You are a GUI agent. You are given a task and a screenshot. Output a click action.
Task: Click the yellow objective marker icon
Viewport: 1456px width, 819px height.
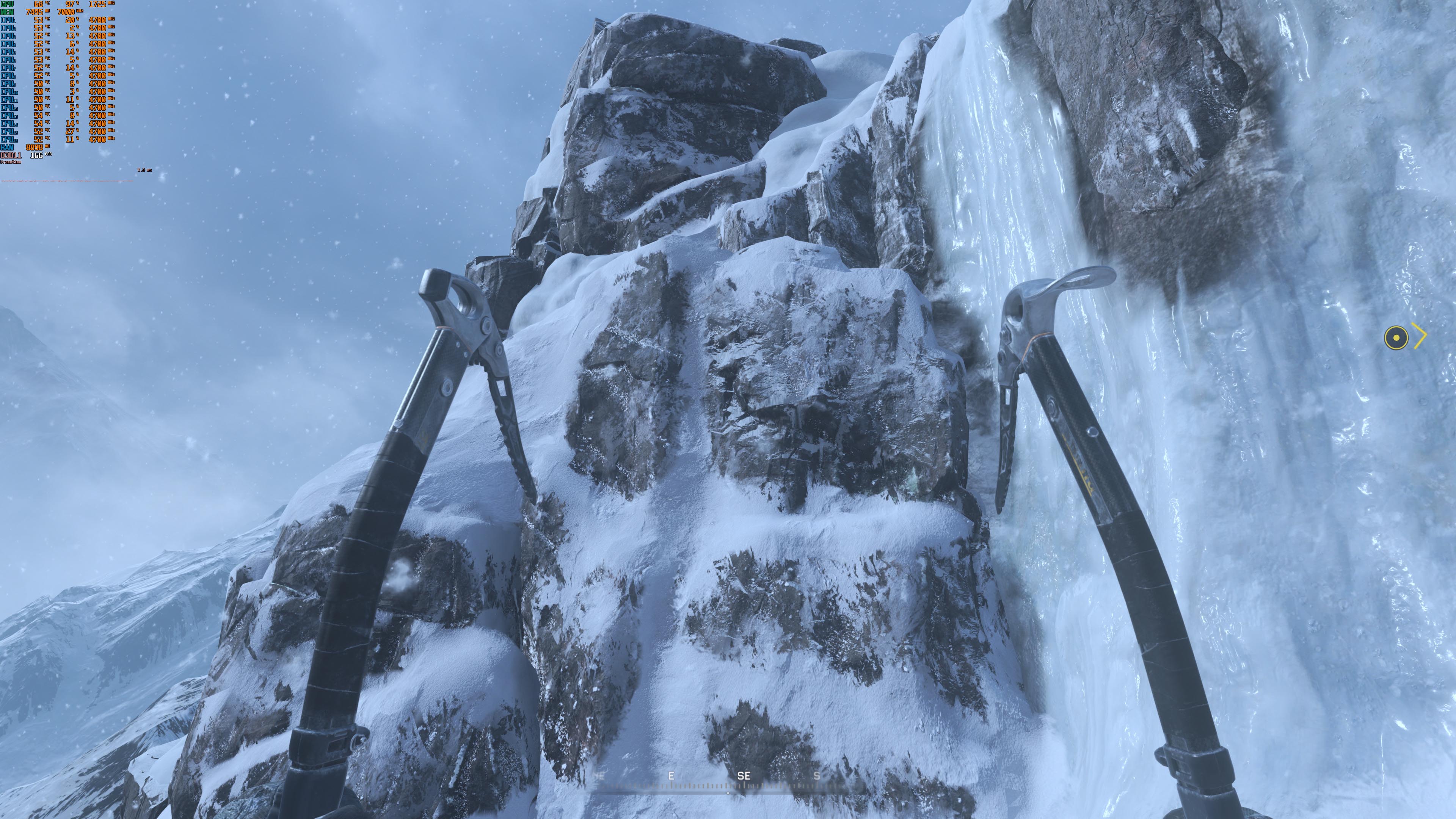pyautogui.click(x=1395, y=337)
